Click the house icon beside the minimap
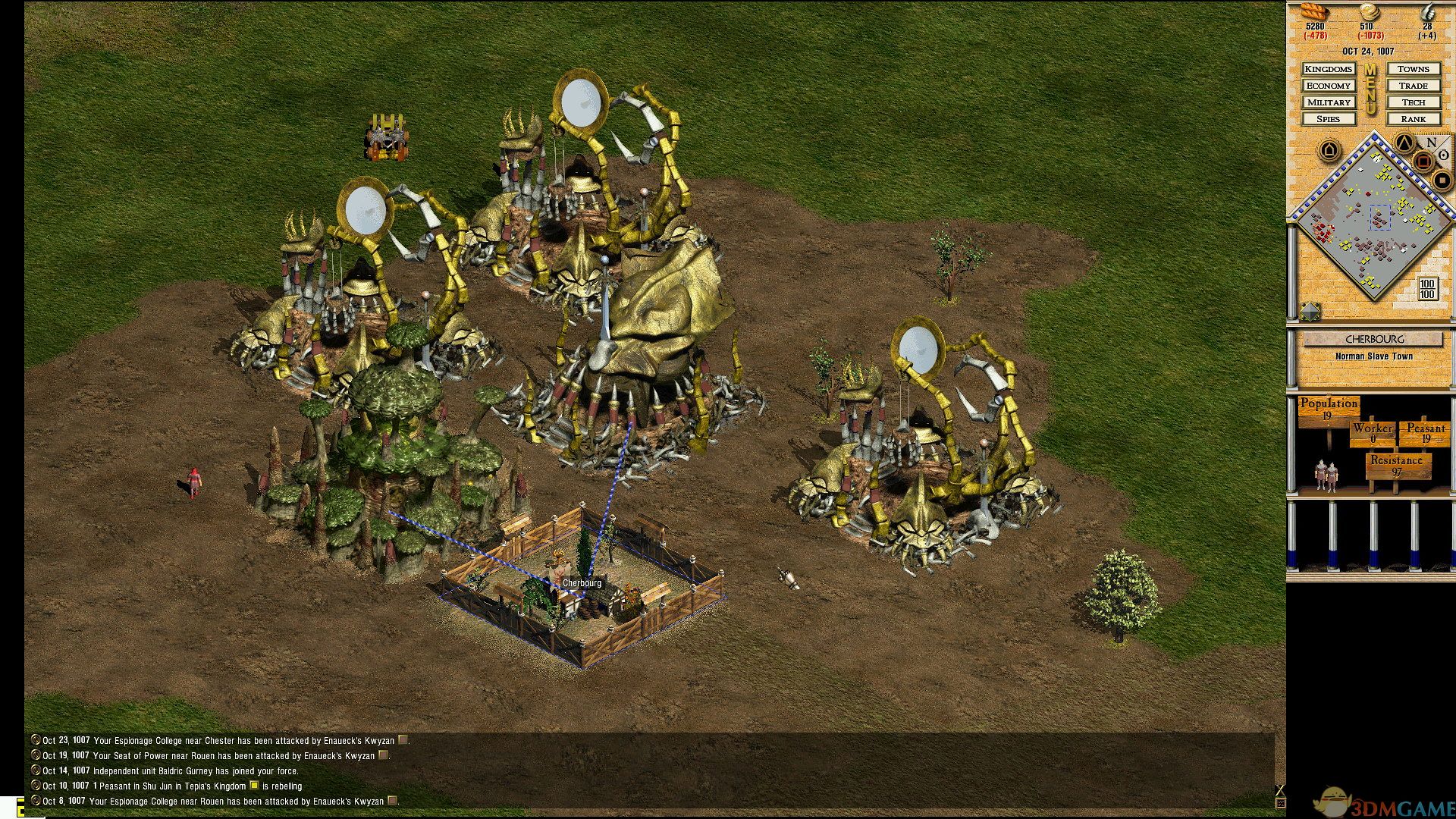 (x=1329, y=150)
